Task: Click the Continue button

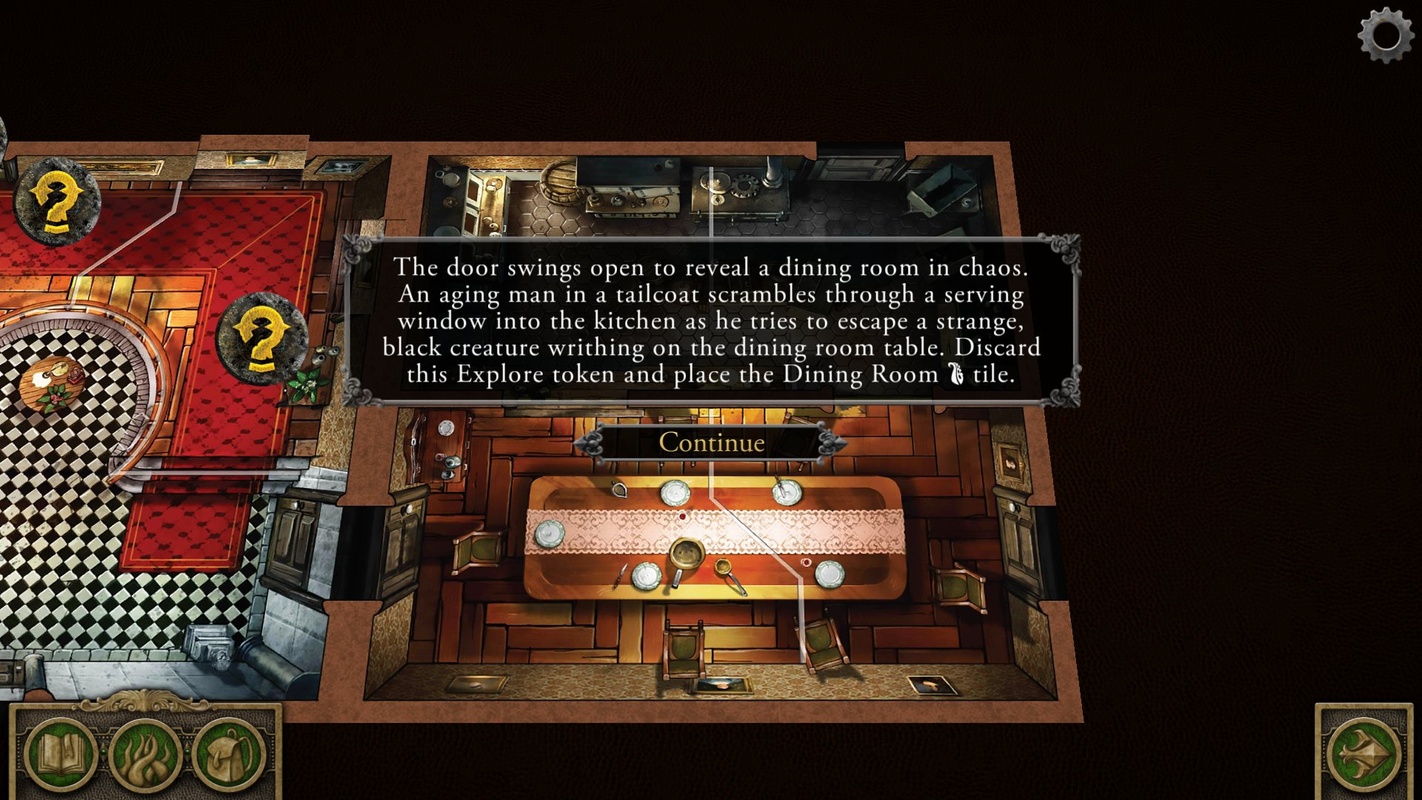Action: click(x=711, y=442)
